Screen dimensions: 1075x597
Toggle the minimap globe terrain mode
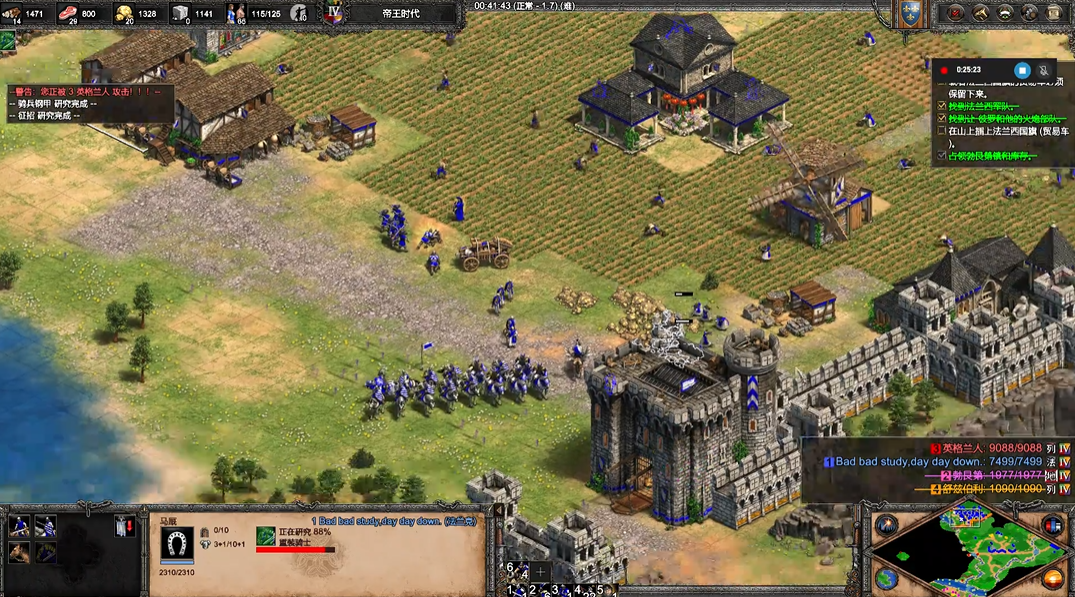[886, 578]
